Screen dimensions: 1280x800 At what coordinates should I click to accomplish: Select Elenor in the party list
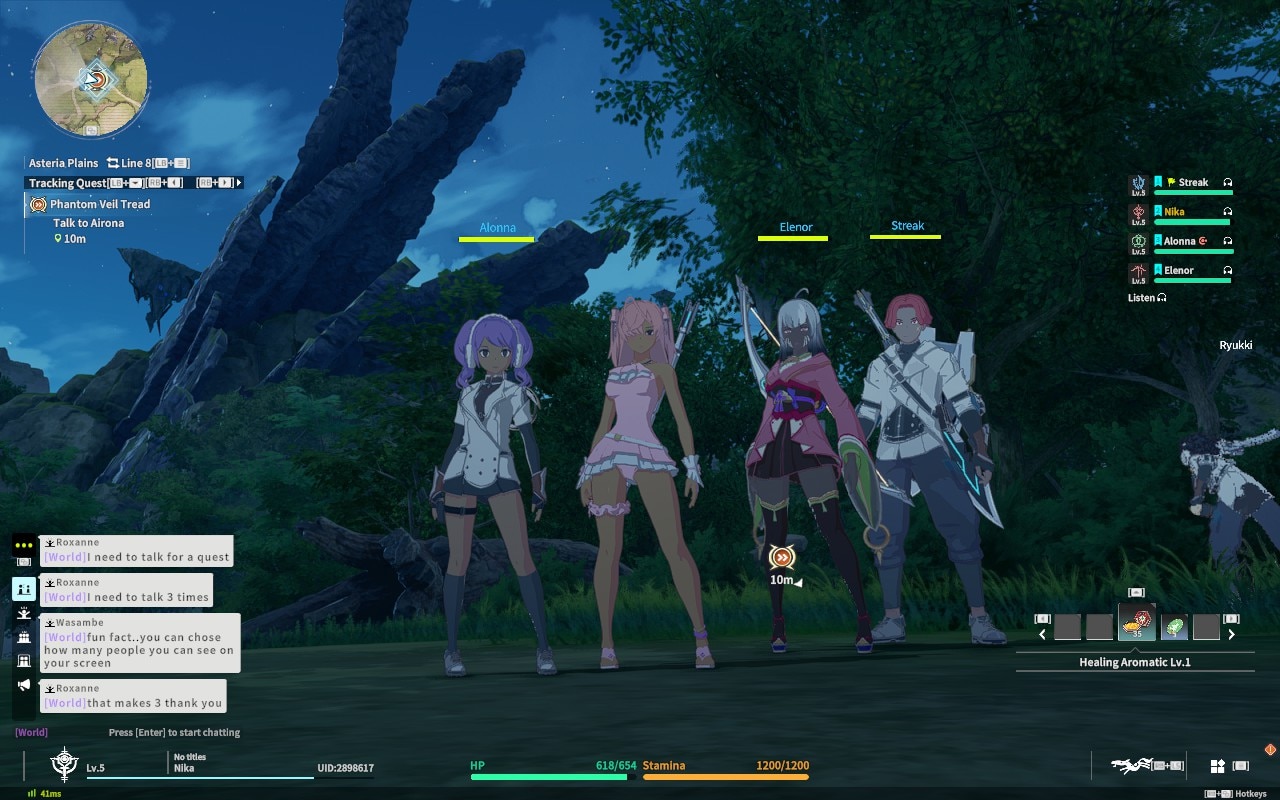(x=1178, y=270)
